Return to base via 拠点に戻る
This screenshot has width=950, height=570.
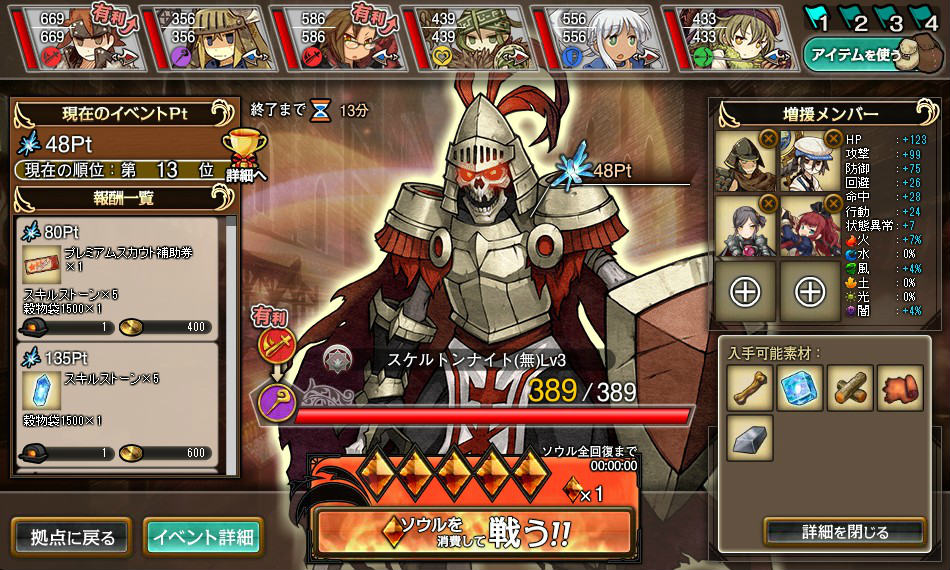70,537
